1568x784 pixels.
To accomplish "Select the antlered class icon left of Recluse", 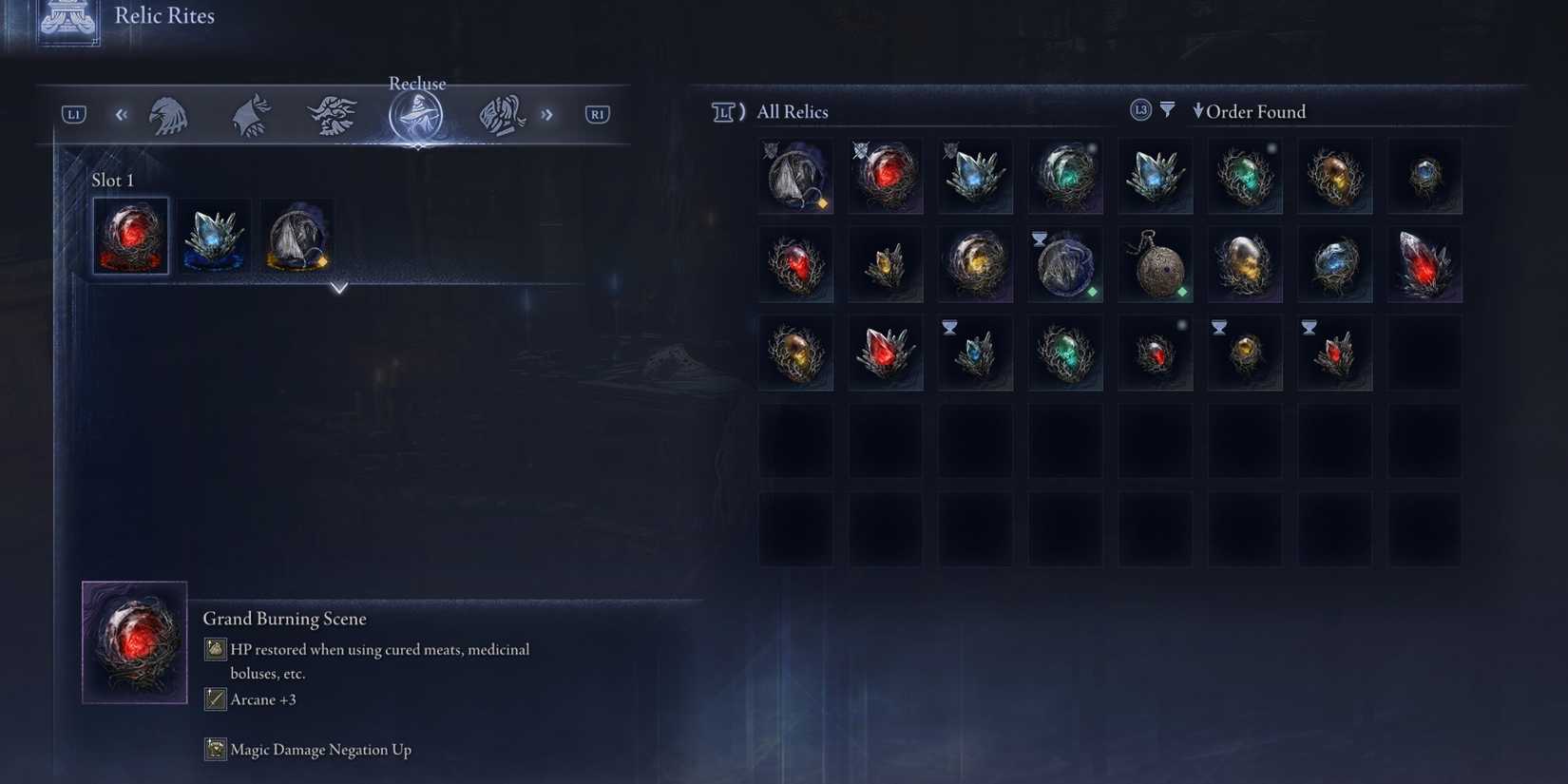I will tap(332, 113).
